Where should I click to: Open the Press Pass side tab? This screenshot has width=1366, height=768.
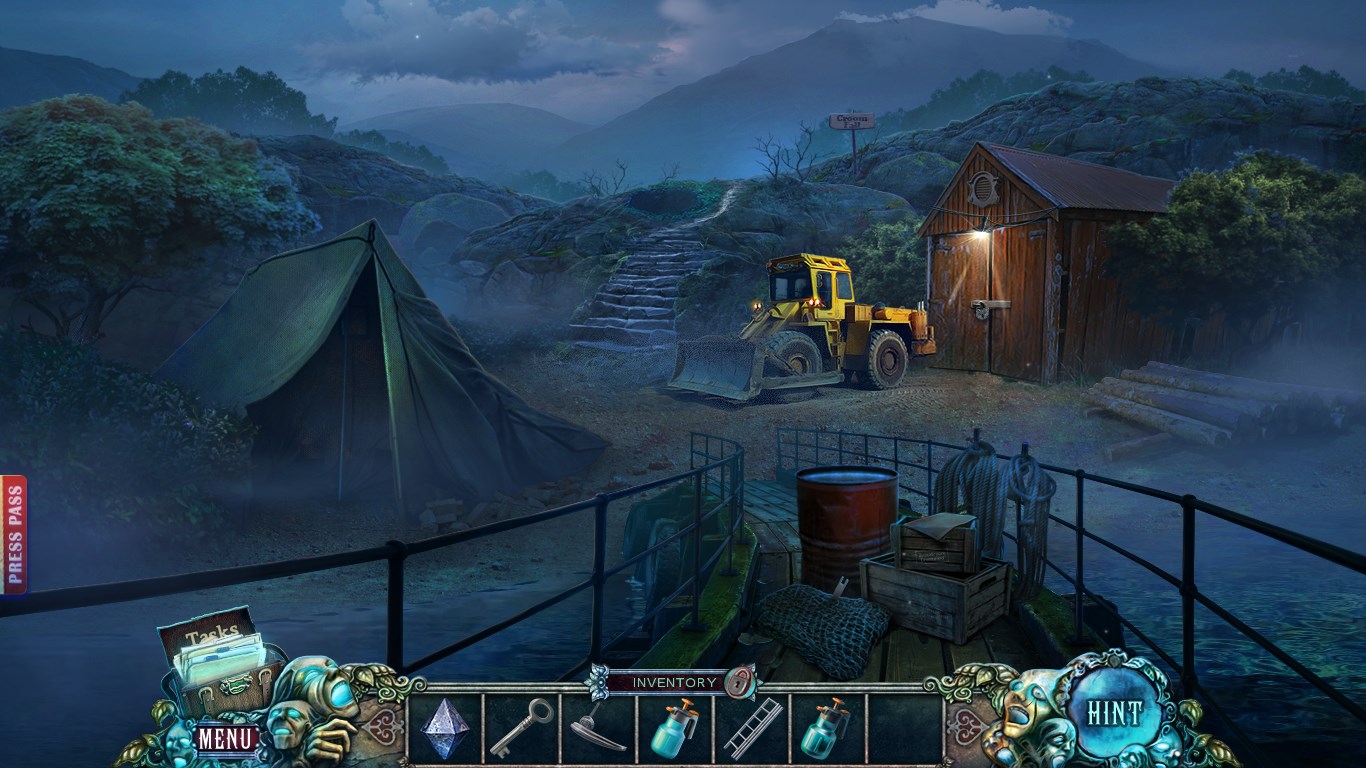click(x=14, y=534)
